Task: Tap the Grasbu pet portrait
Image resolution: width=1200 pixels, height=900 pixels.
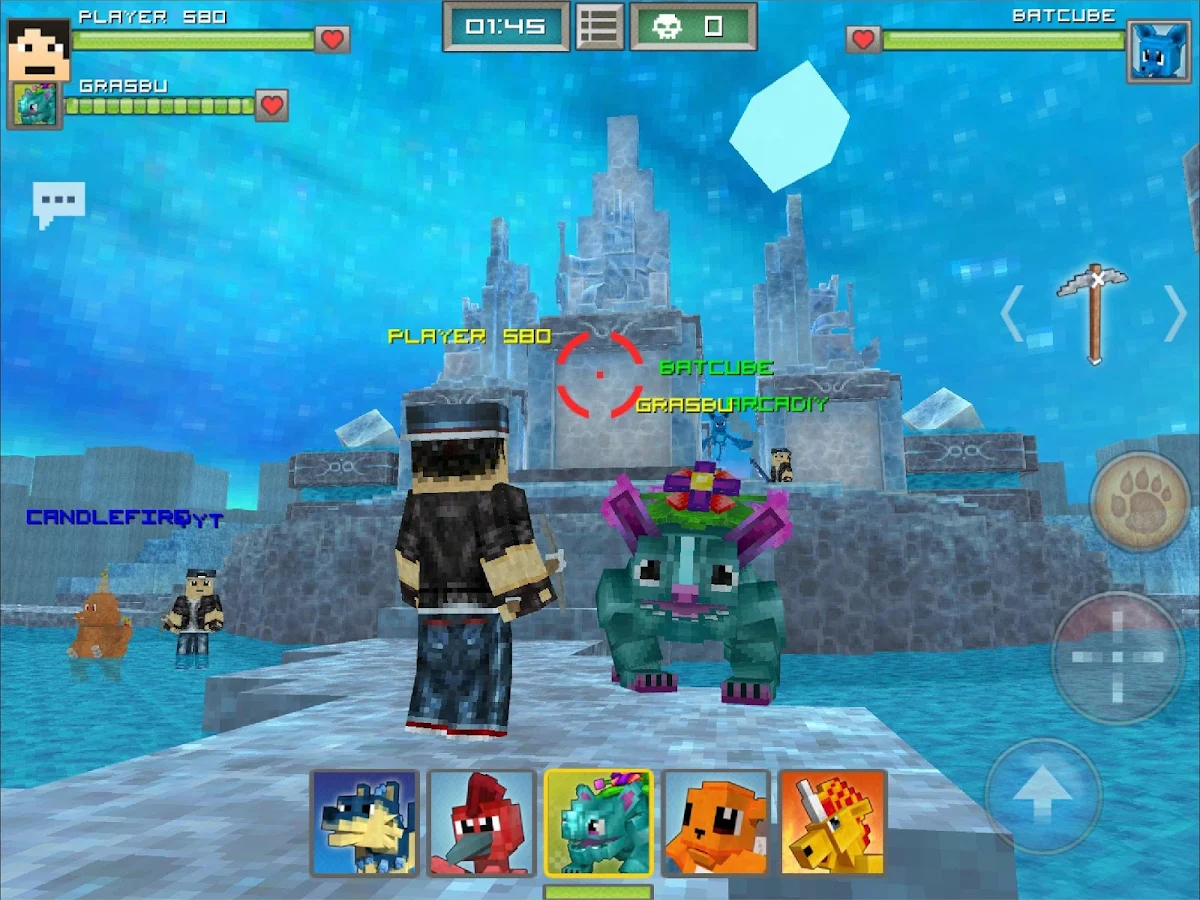Action: [x=35, y=105]
